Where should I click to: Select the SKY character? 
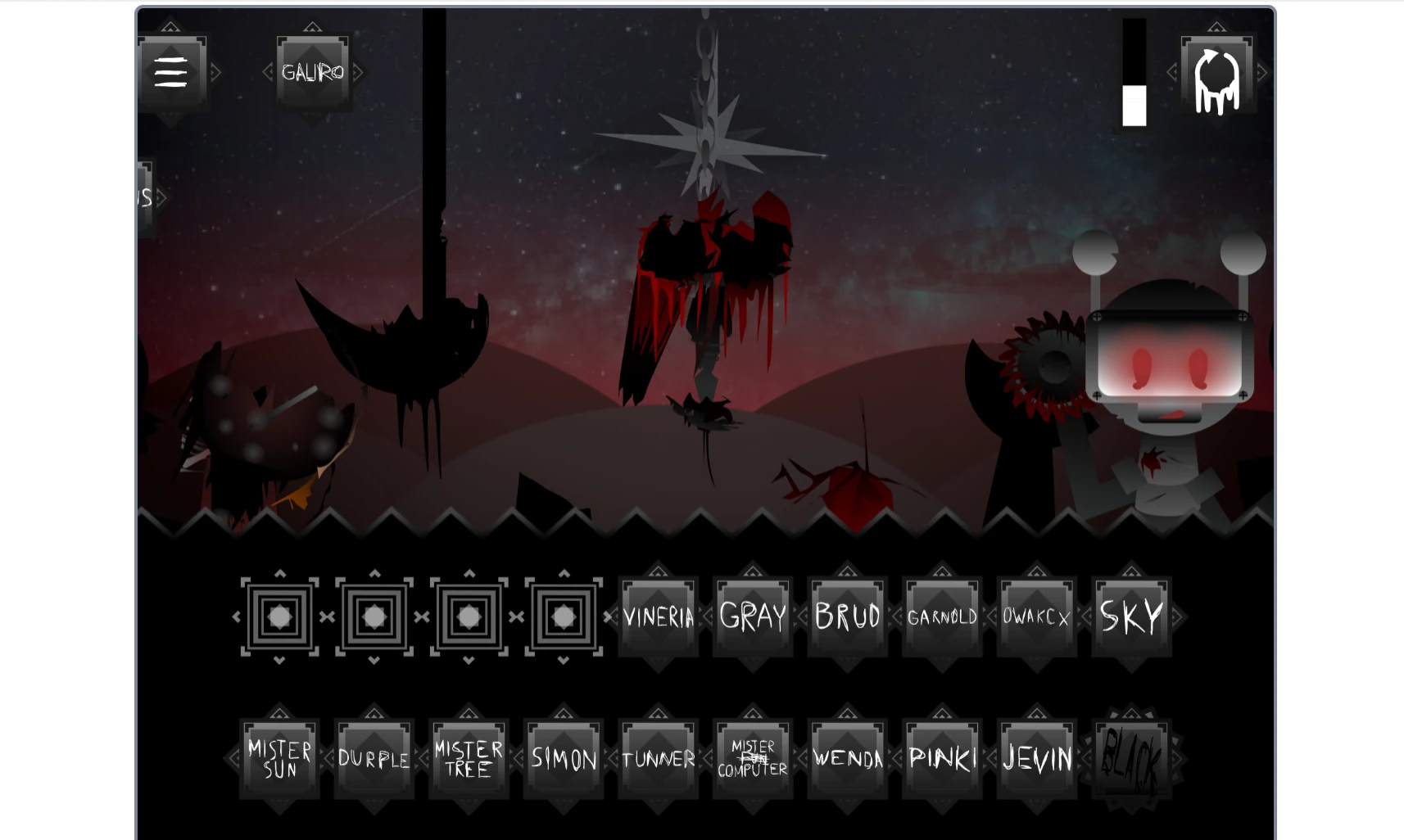[x=1131, y=614]
